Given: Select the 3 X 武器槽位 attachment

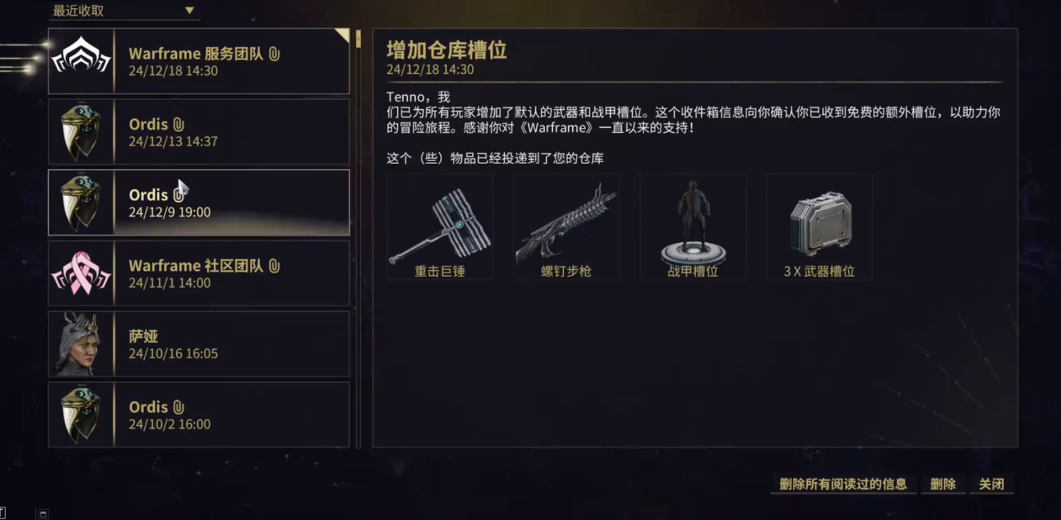Looking at the screenshot, I should point(819,228).
